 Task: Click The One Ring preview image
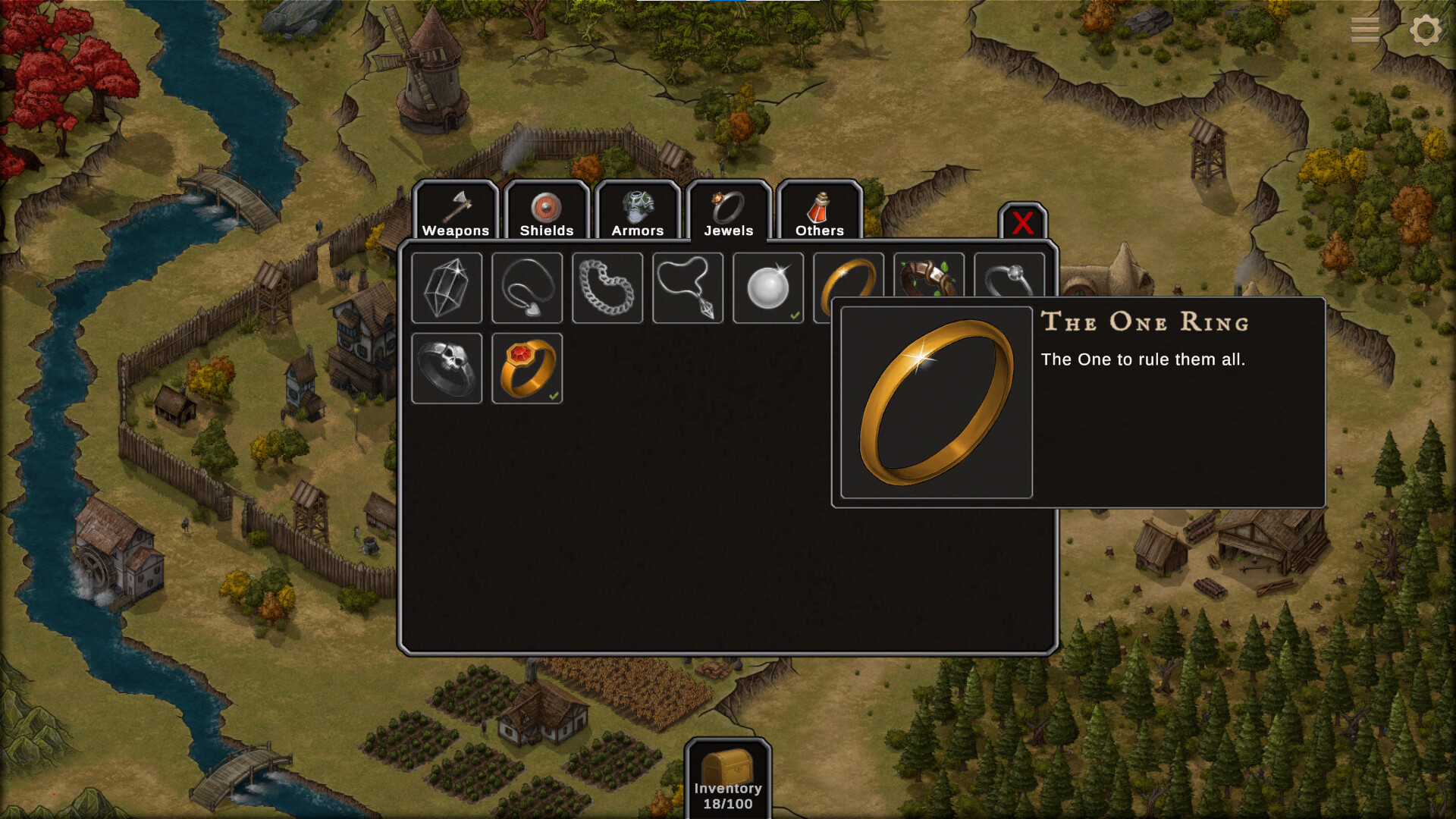point(936,400)
